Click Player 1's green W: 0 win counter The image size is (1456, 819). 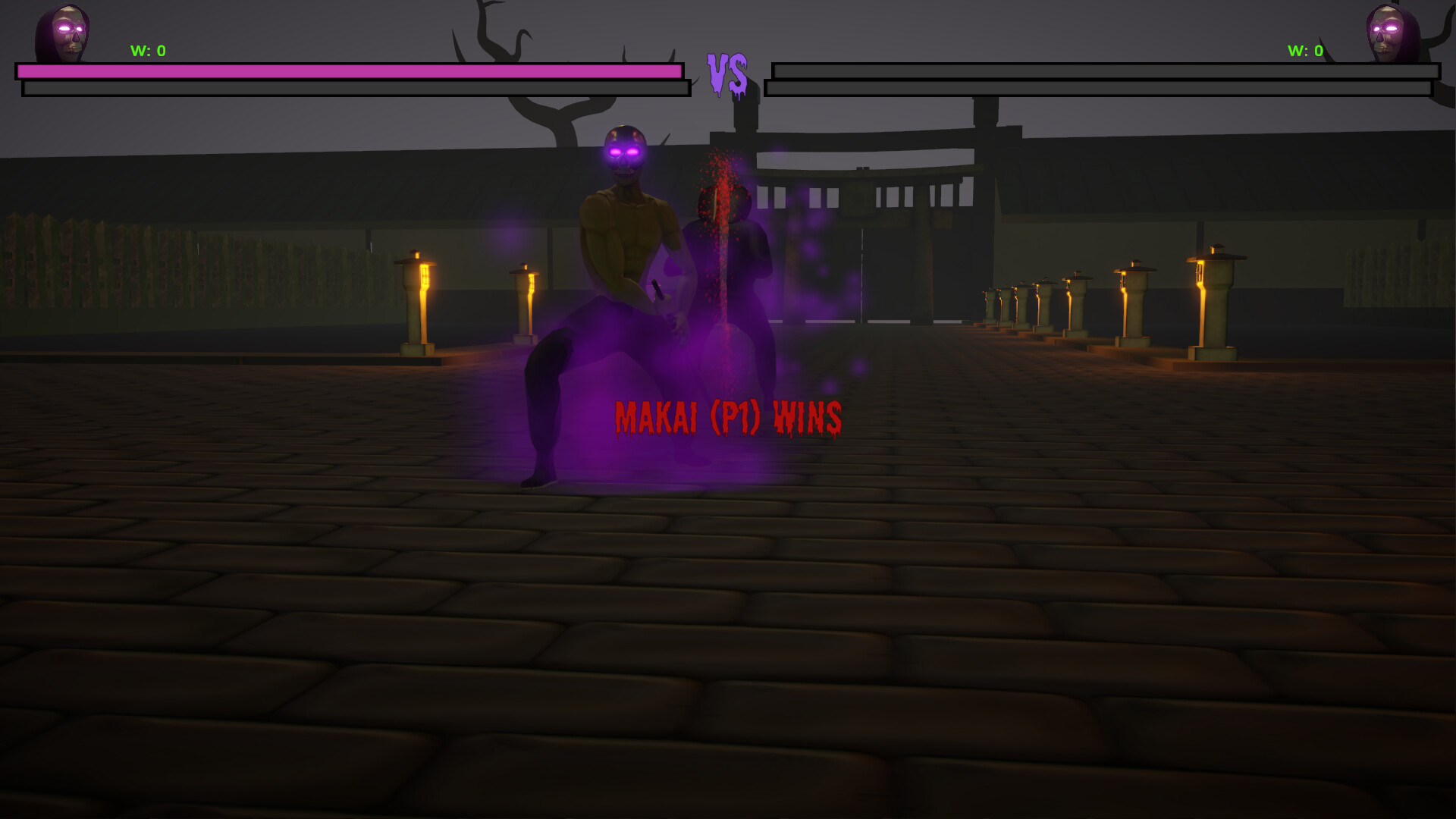point(149,52)
